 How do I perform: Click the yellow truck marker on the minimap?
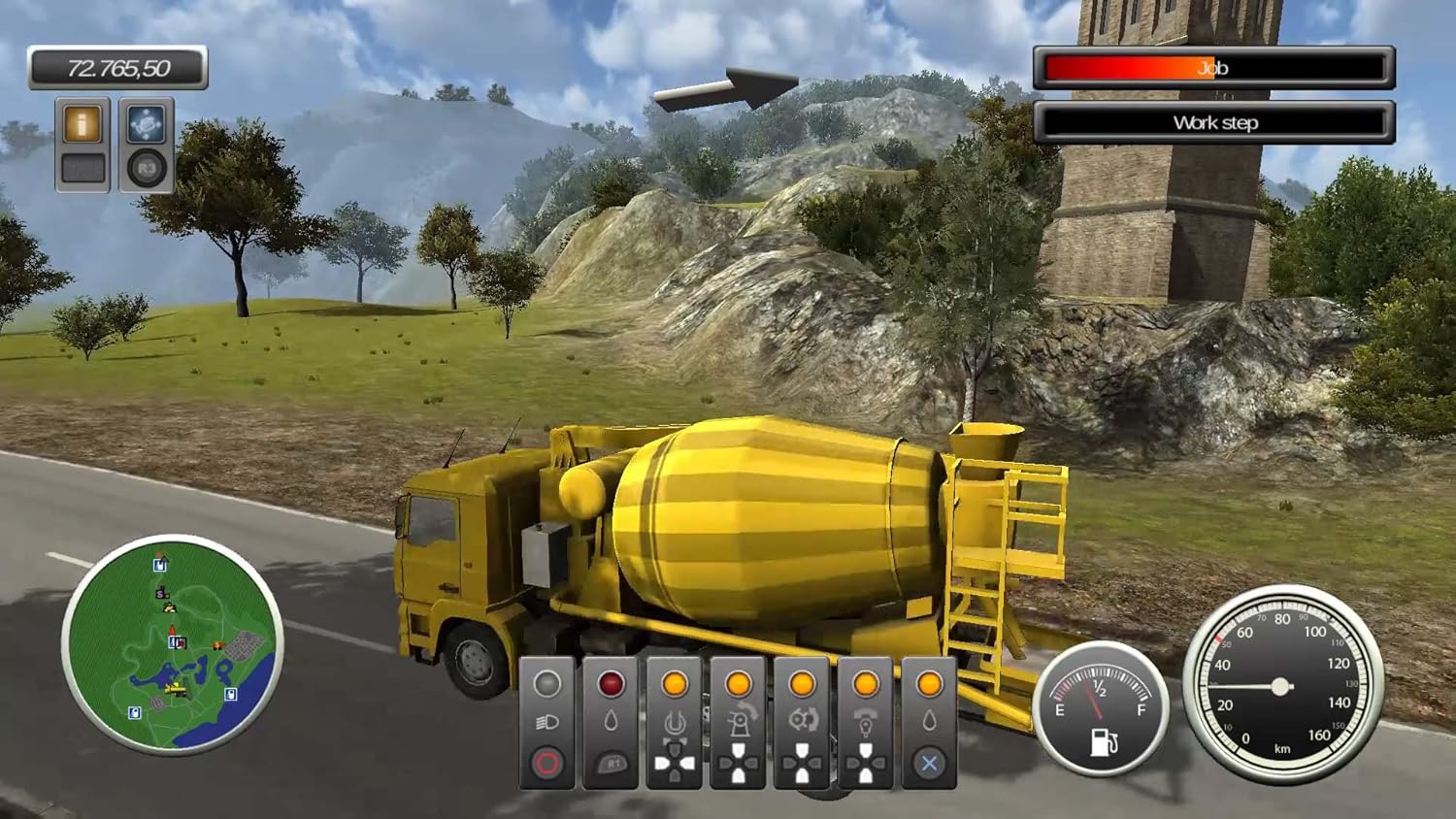[175, 689]
